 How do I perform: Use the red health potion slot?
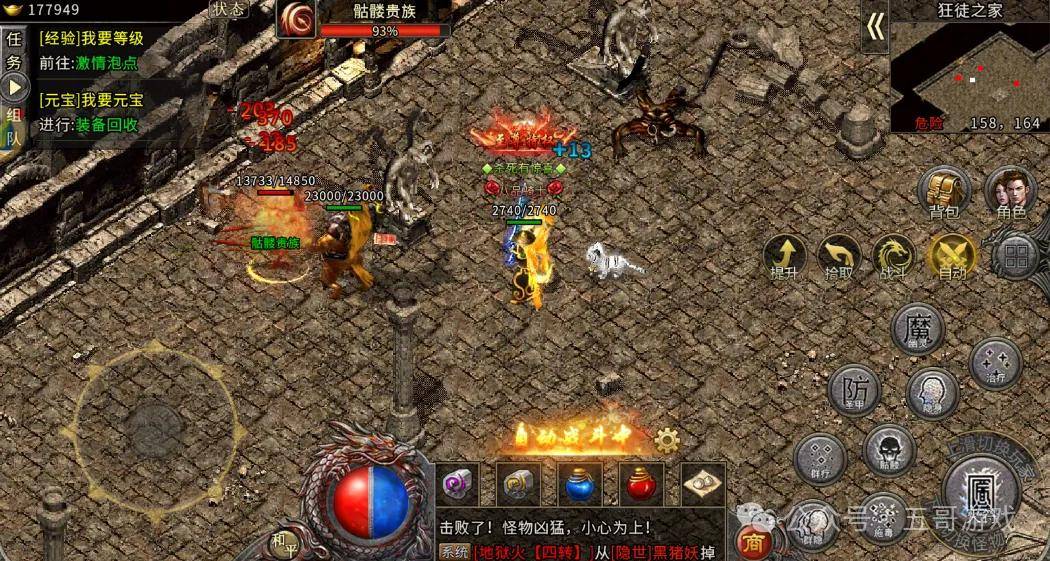point(641,484)
